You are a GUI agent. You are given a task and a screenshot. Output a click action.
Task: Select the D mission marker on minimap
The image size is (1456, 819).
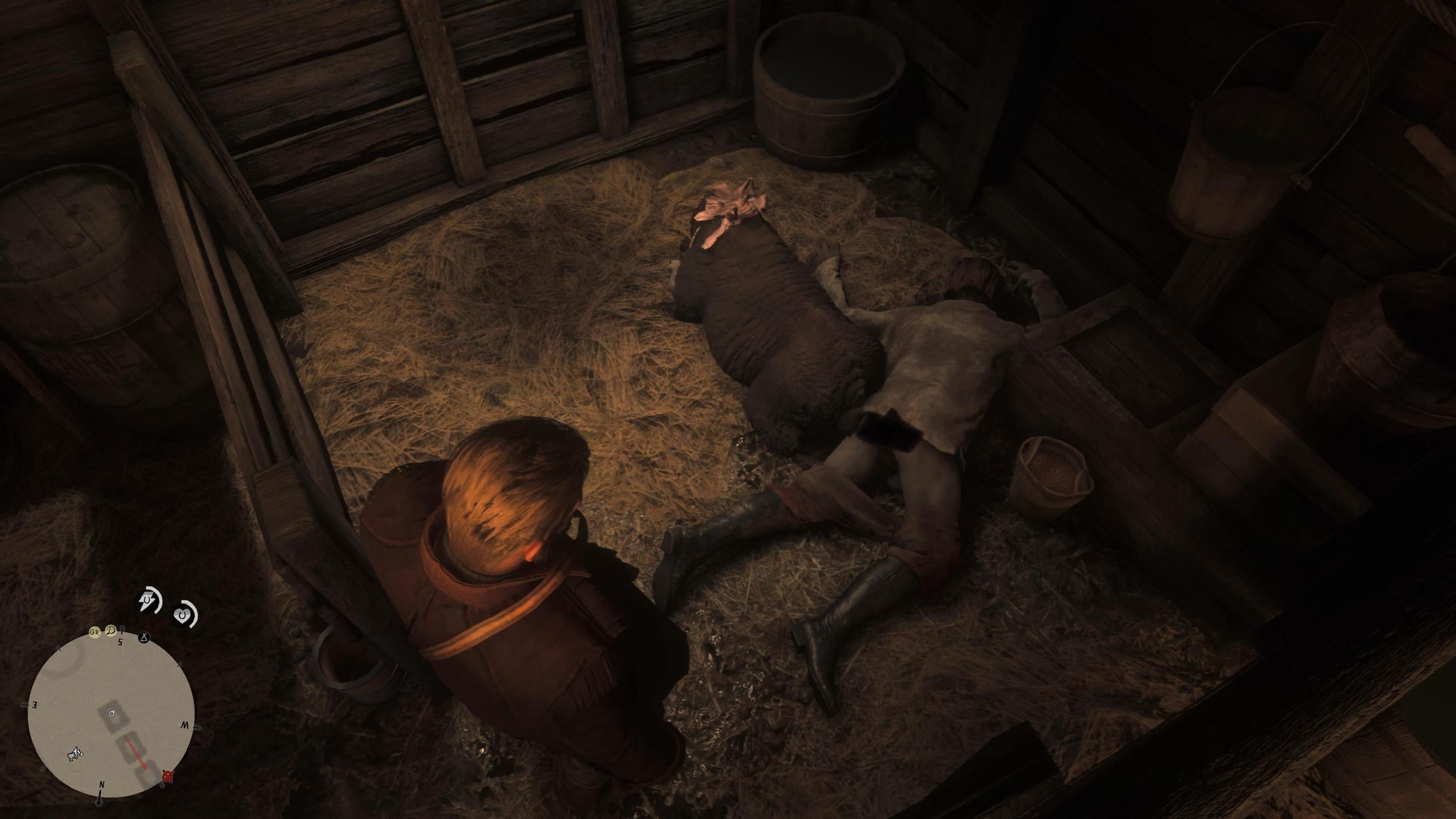[x=111, y=630]
